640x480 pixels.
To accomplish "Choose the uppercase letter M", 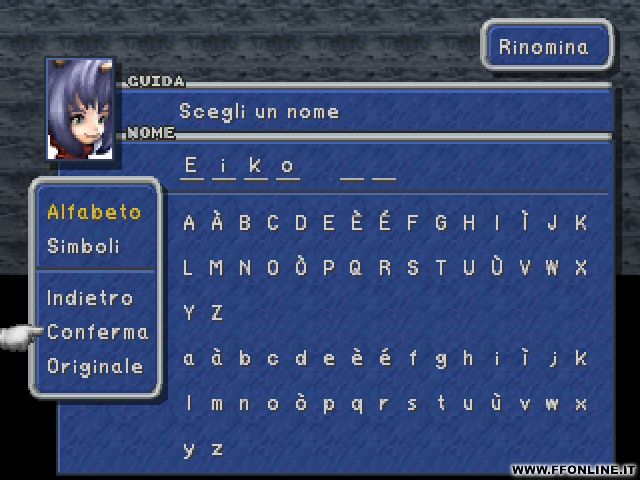I will pyautogui.click(x=217, y=268).
